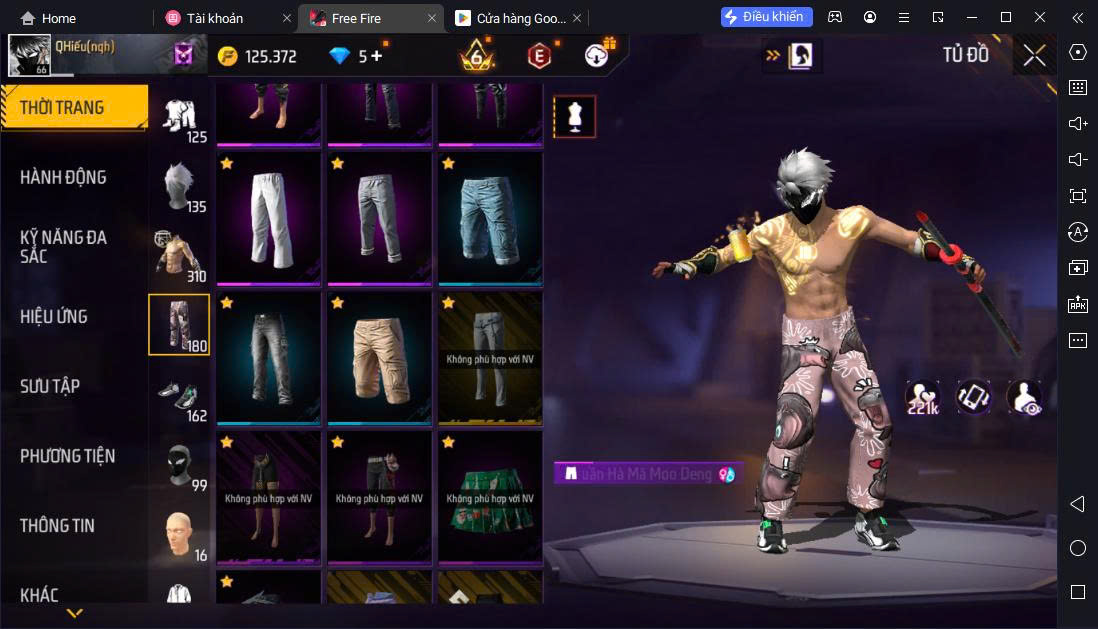Go to the PHƯƠNG TIỆN tab
Screen dimensions: 1098x629
tap(67, 456)
